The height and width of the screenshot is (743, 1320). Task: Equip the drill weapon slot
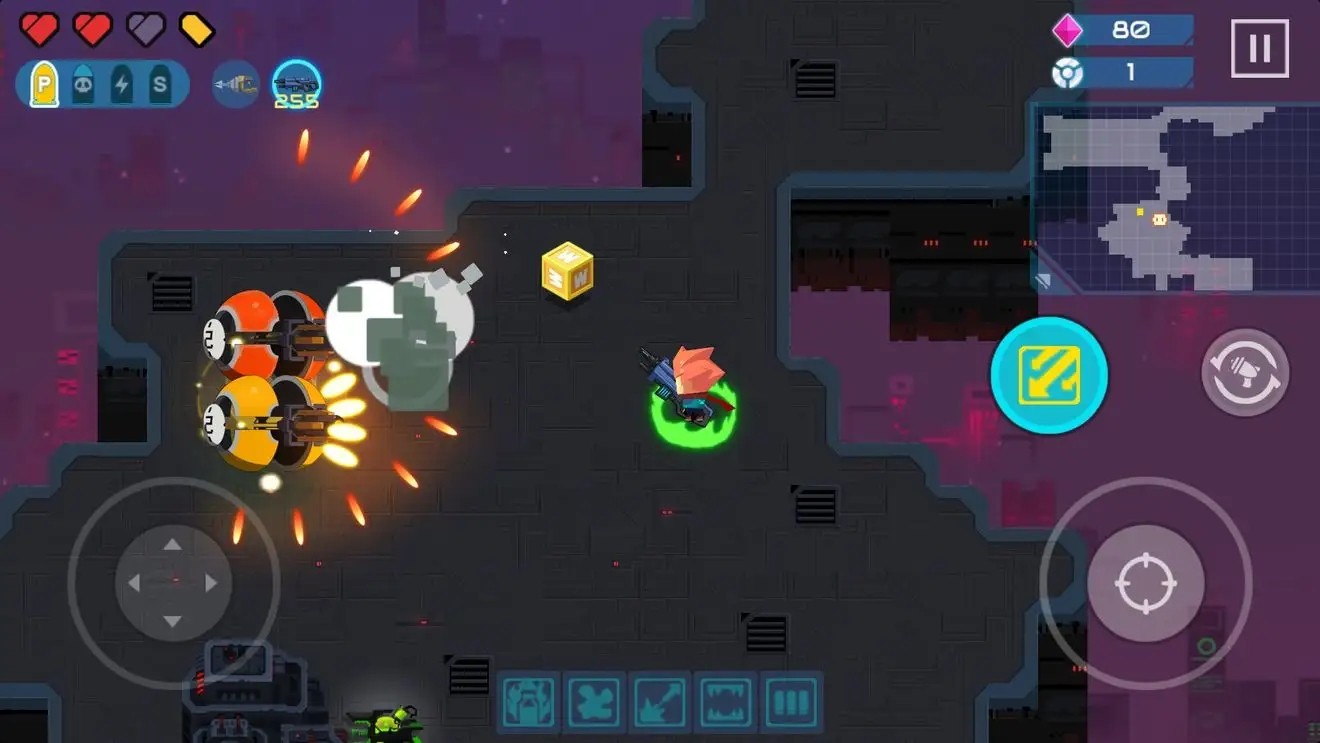[236, 85]
